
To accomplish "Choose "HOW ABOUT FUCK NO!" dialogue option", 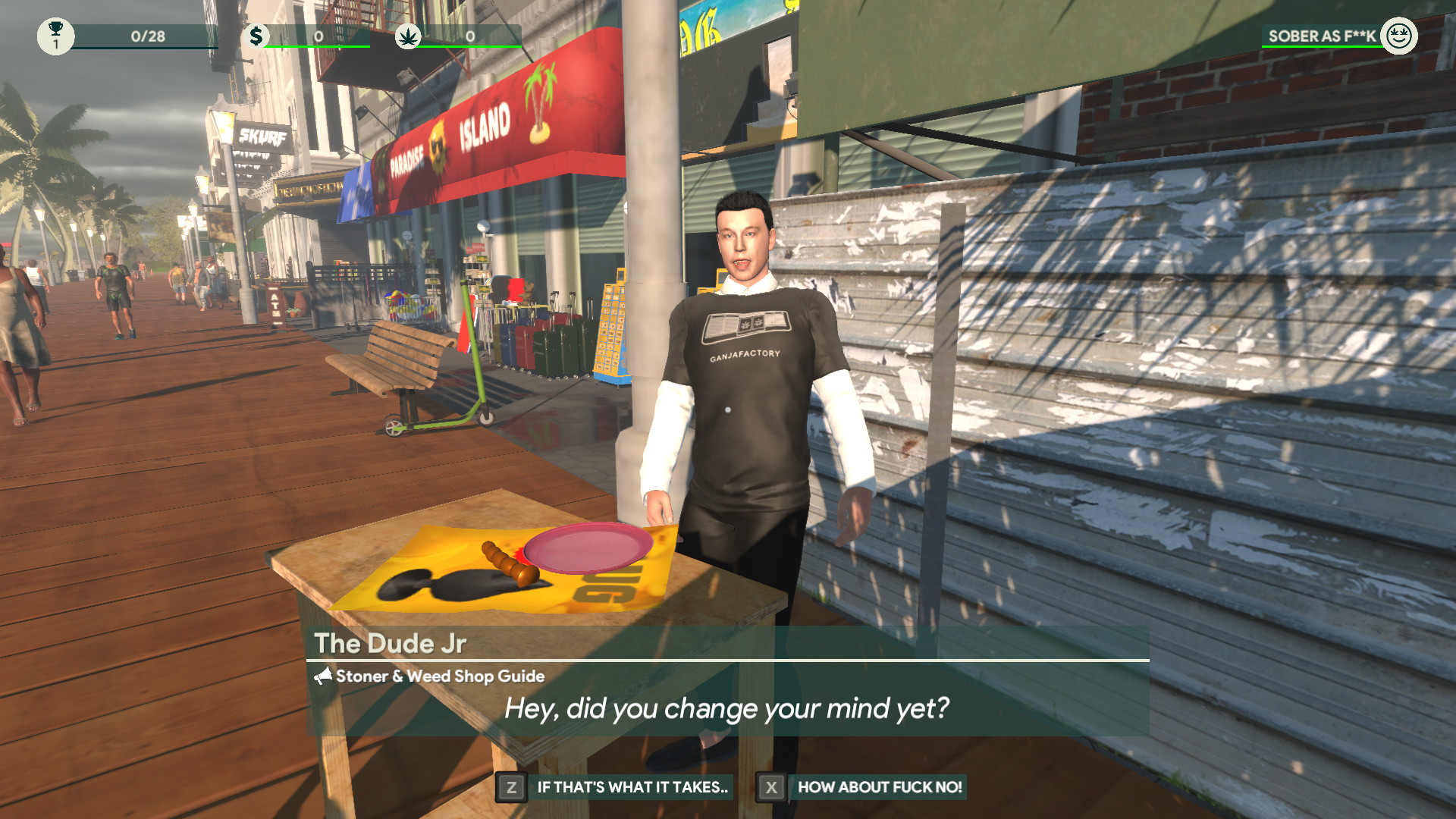I will tap(880, 787).
